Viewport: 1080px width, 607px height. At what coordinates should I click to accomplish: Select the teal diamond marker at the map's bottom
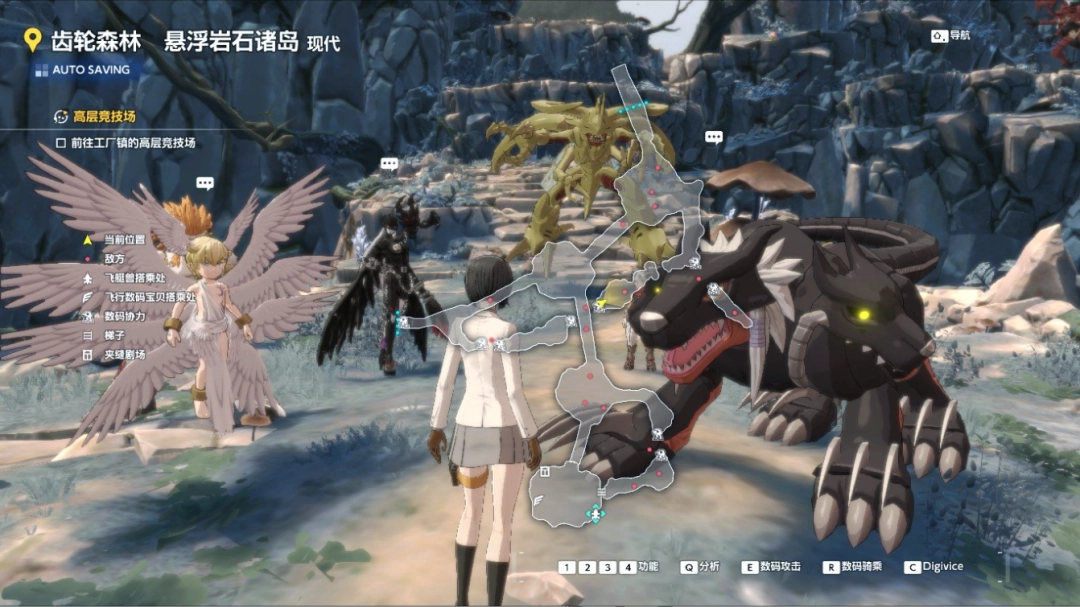click(596, 513)
